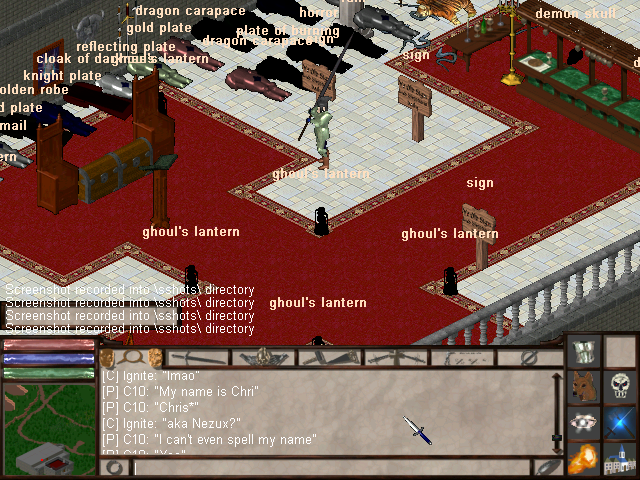Click the quill icon beside the chat input
The width and height of the screenshot is (640, 480).
[x=547, y=467]
